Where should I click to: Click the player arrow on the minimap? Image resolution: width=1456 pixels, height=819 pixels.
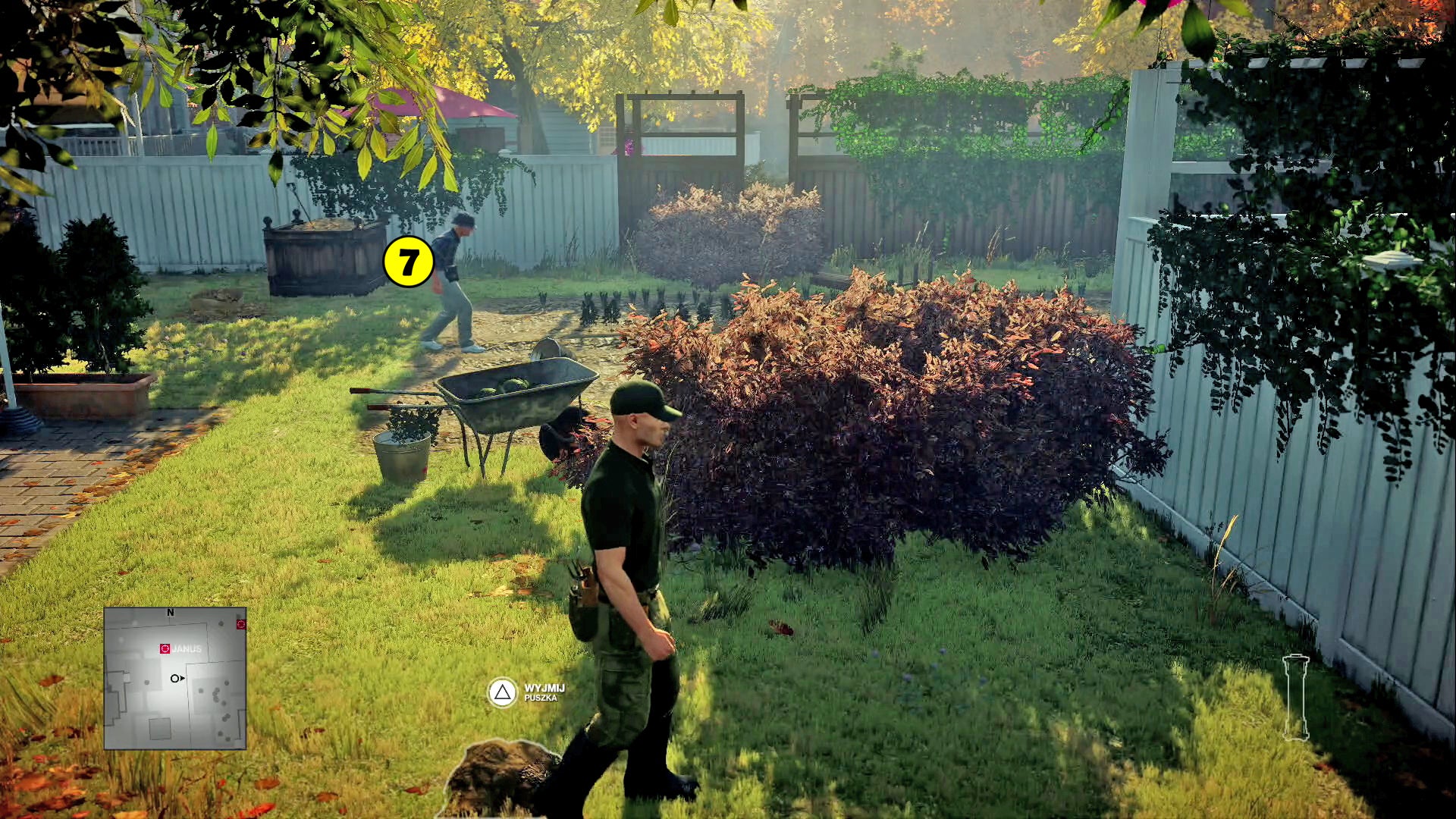177,679
